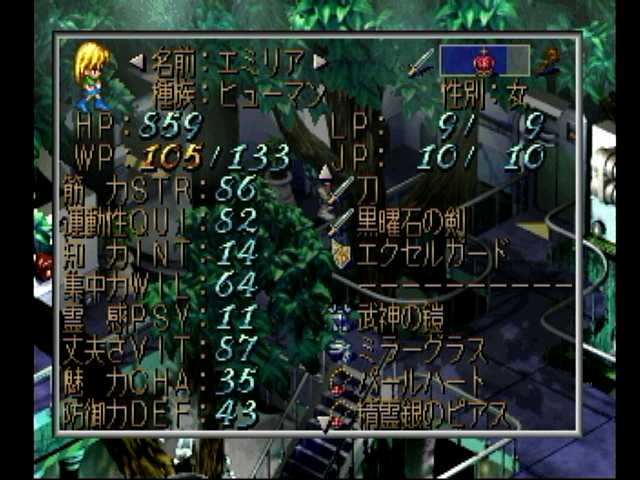Click the equipment list's down scroll arrow
The width and height of the screenshot is (640, 480).
pyautogui.click(x=325, y=424)
